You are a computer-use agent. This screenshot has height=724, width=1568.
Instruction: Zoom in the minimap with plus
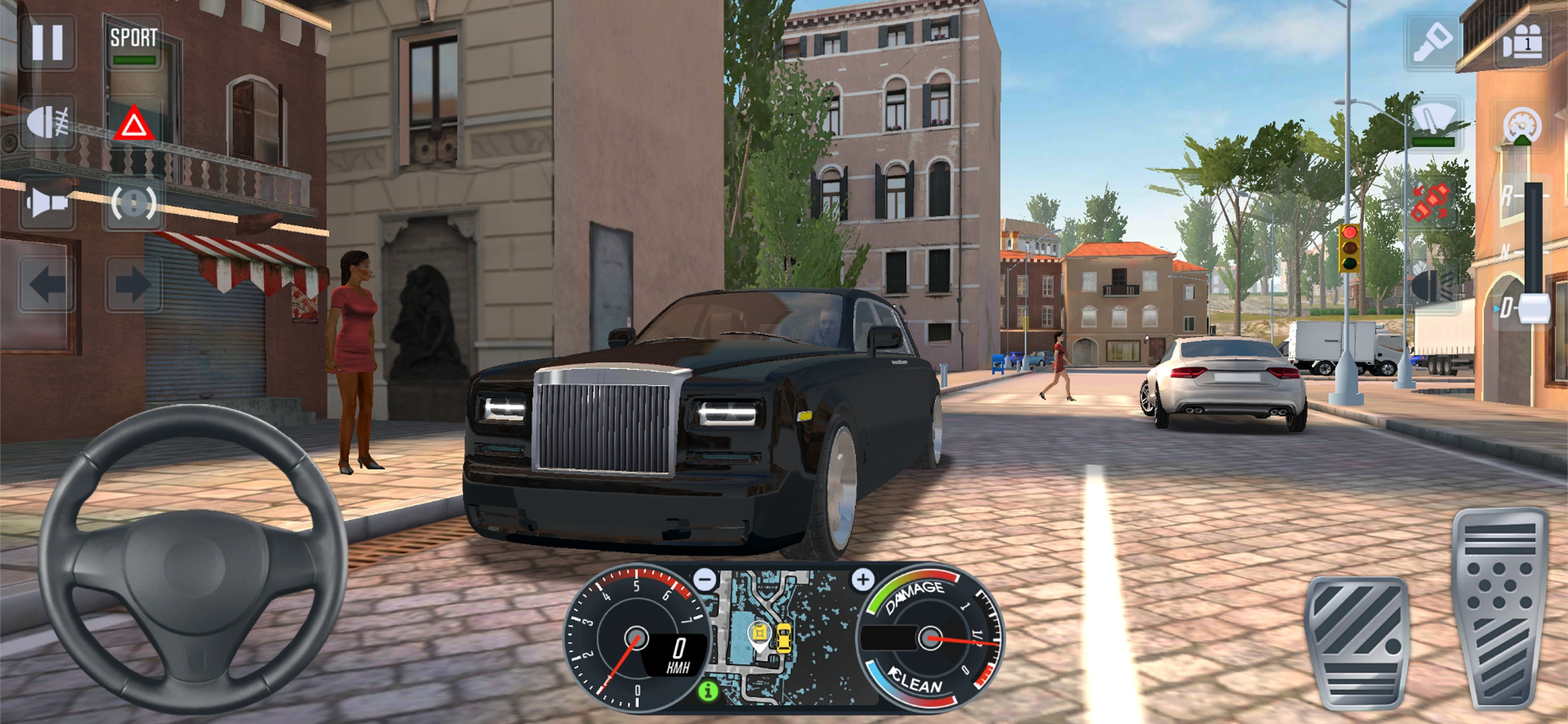click(863, 579)
